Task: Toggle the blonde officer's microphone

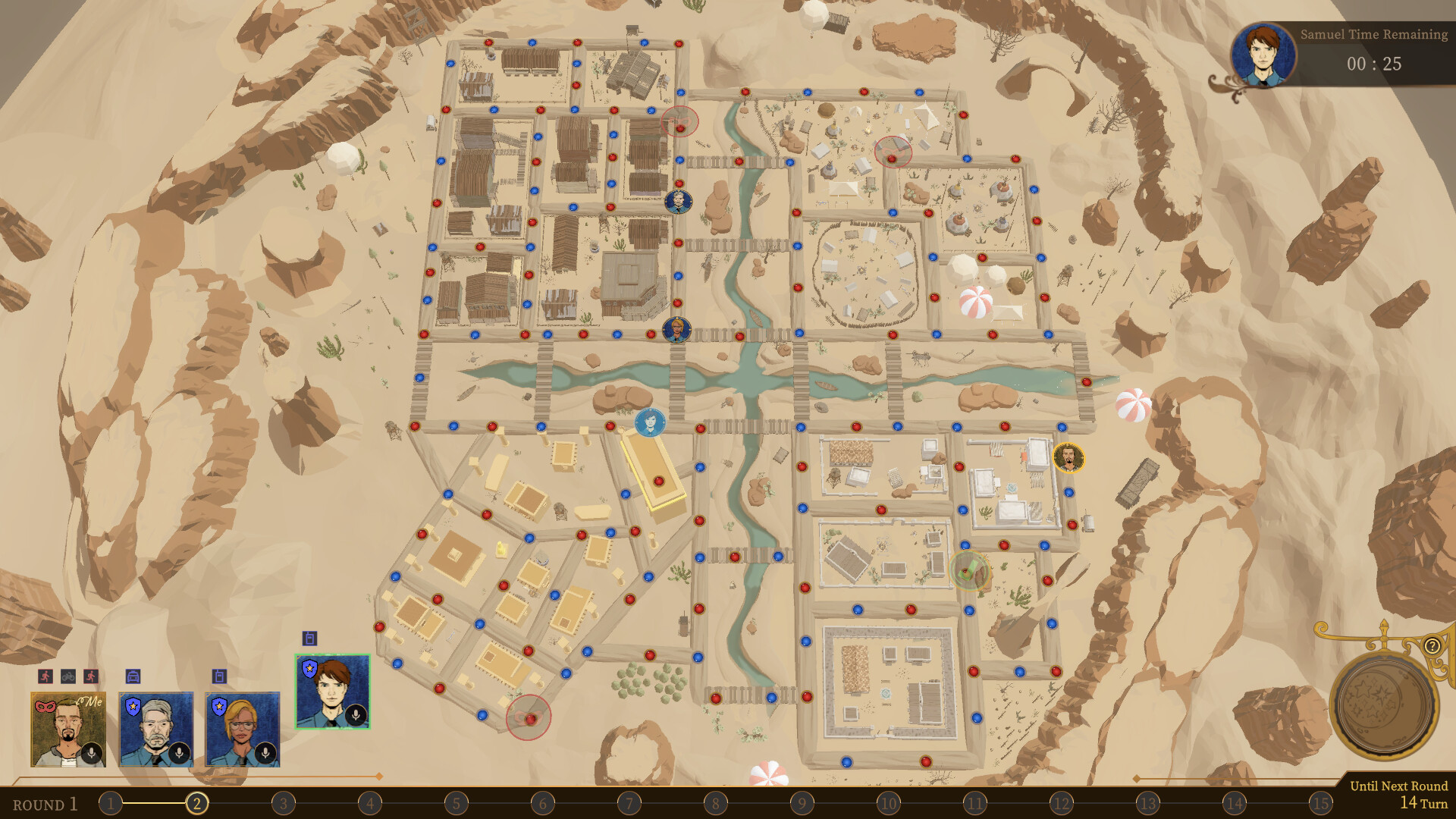Action: [x=265, y=753]
